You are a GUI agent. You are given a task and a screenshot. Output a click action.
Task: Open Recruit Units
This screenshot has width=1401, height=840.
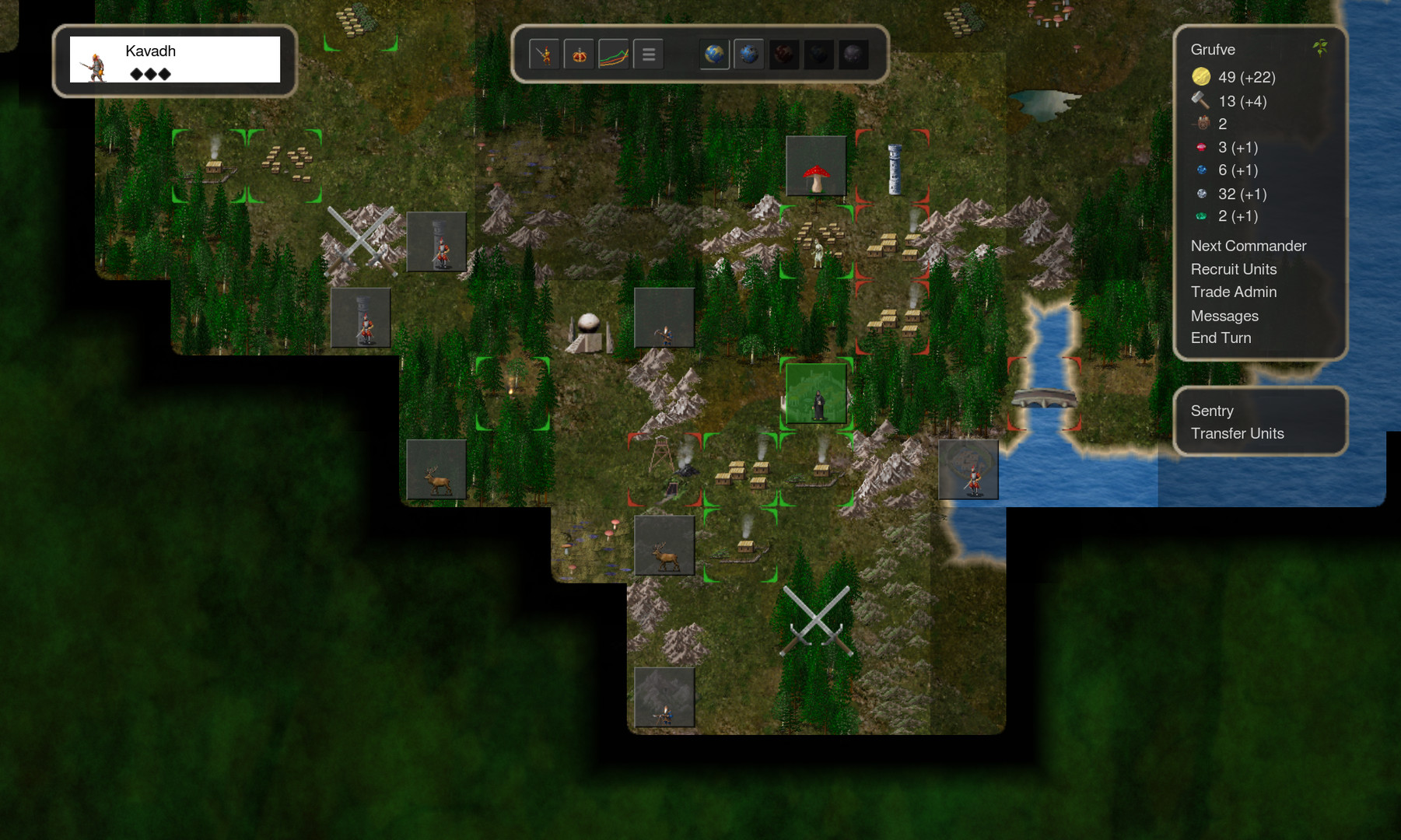point(1233,269)
